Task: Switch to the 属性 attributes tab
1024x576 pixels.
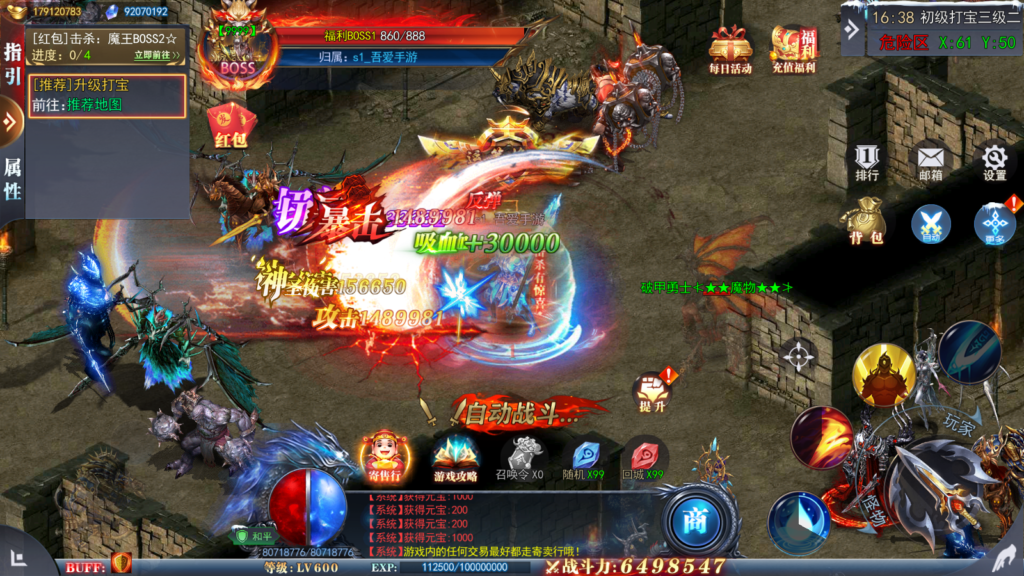Action: click(x=12, y=179)
